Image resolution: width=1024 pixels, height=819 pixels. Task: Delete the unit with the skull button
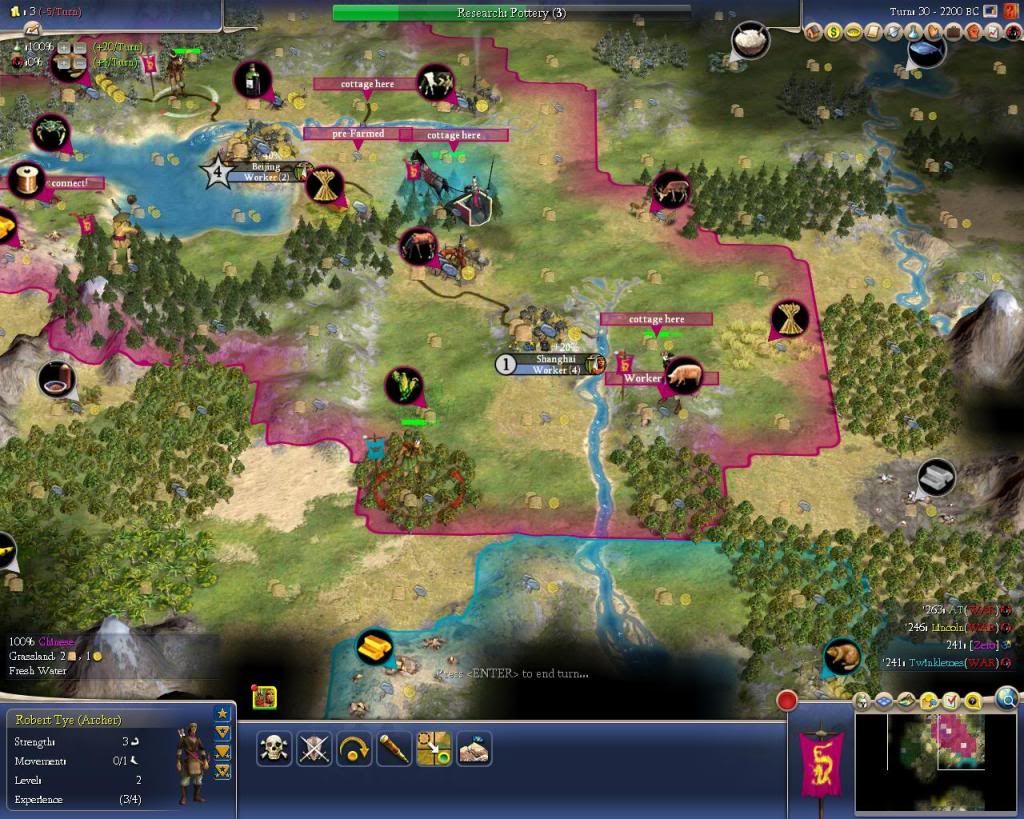(x=273, y=748)
